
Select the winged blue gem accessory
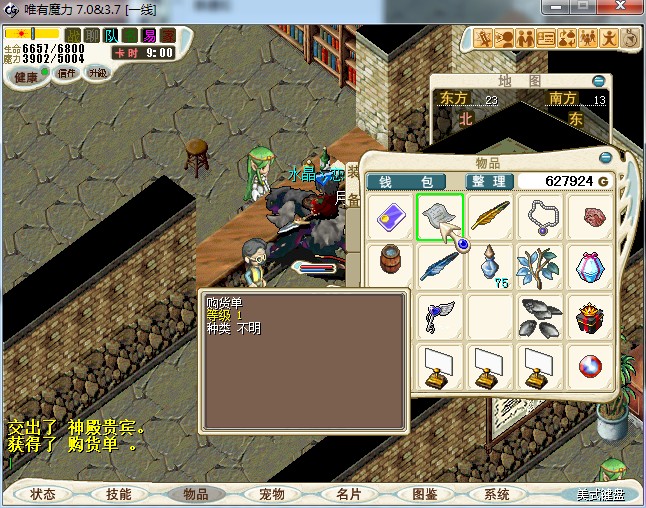click(x=439, y=318)
